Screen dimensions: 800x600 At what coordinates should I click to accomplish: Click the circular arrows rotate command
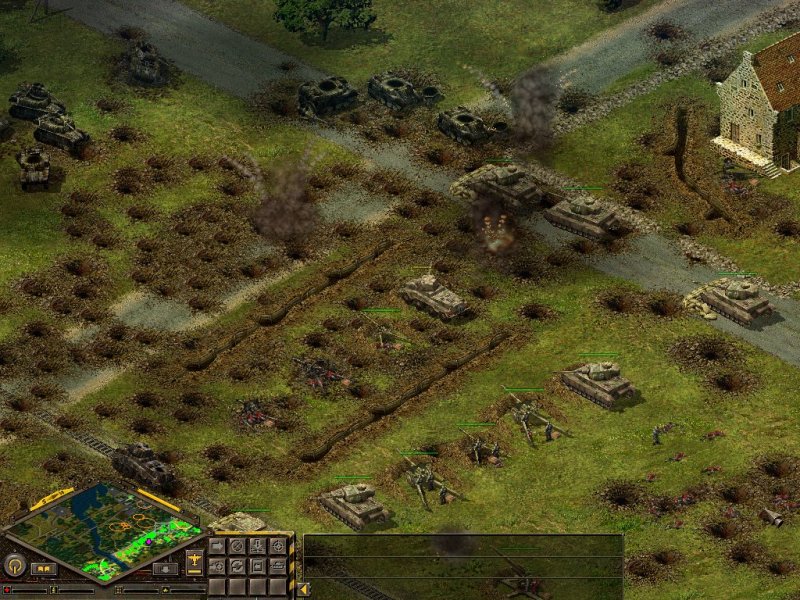237,566
